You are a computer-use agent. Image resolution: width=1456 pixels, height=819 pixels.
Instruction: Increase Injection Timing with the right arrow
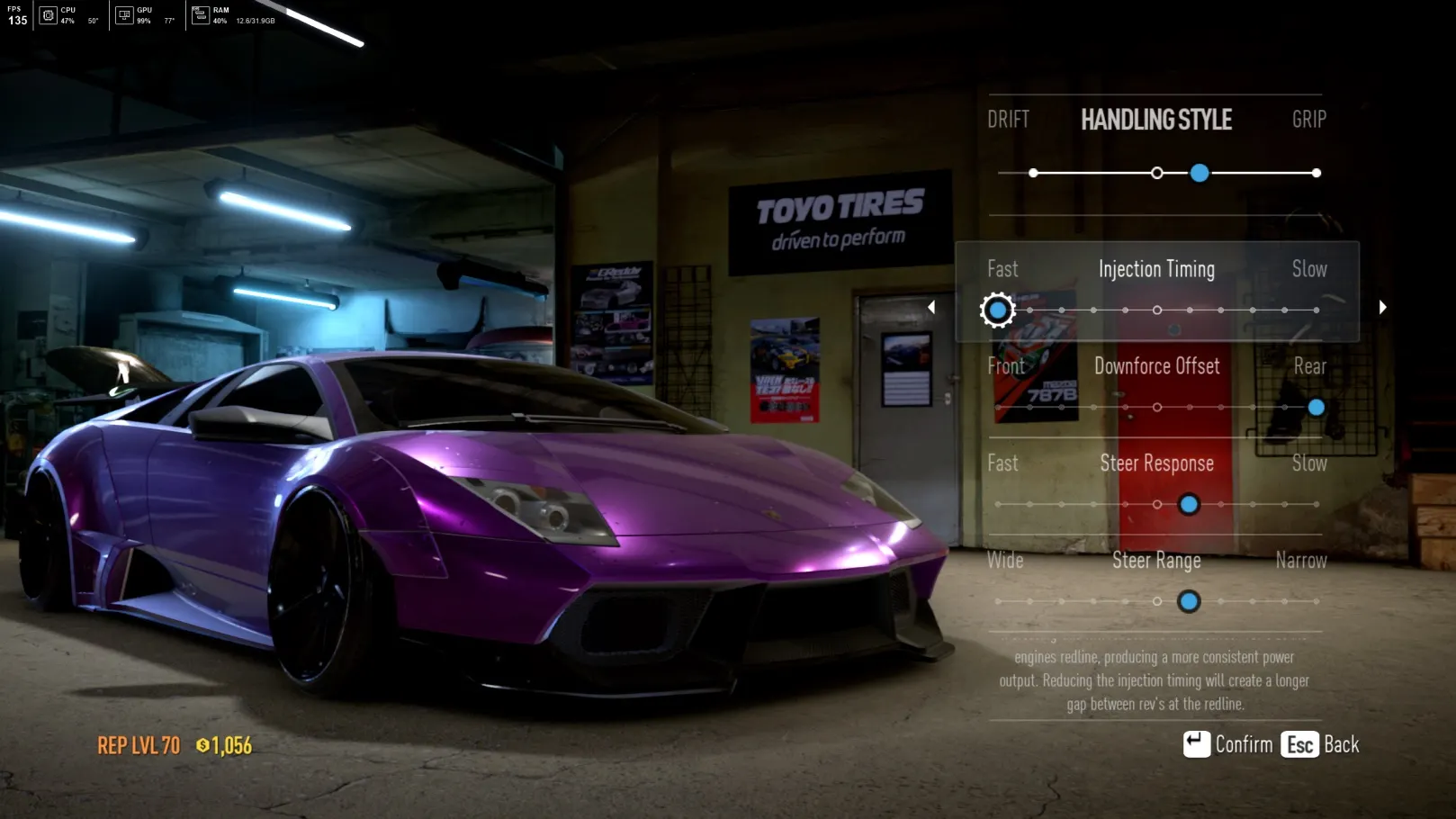[x=1382, y=308]
